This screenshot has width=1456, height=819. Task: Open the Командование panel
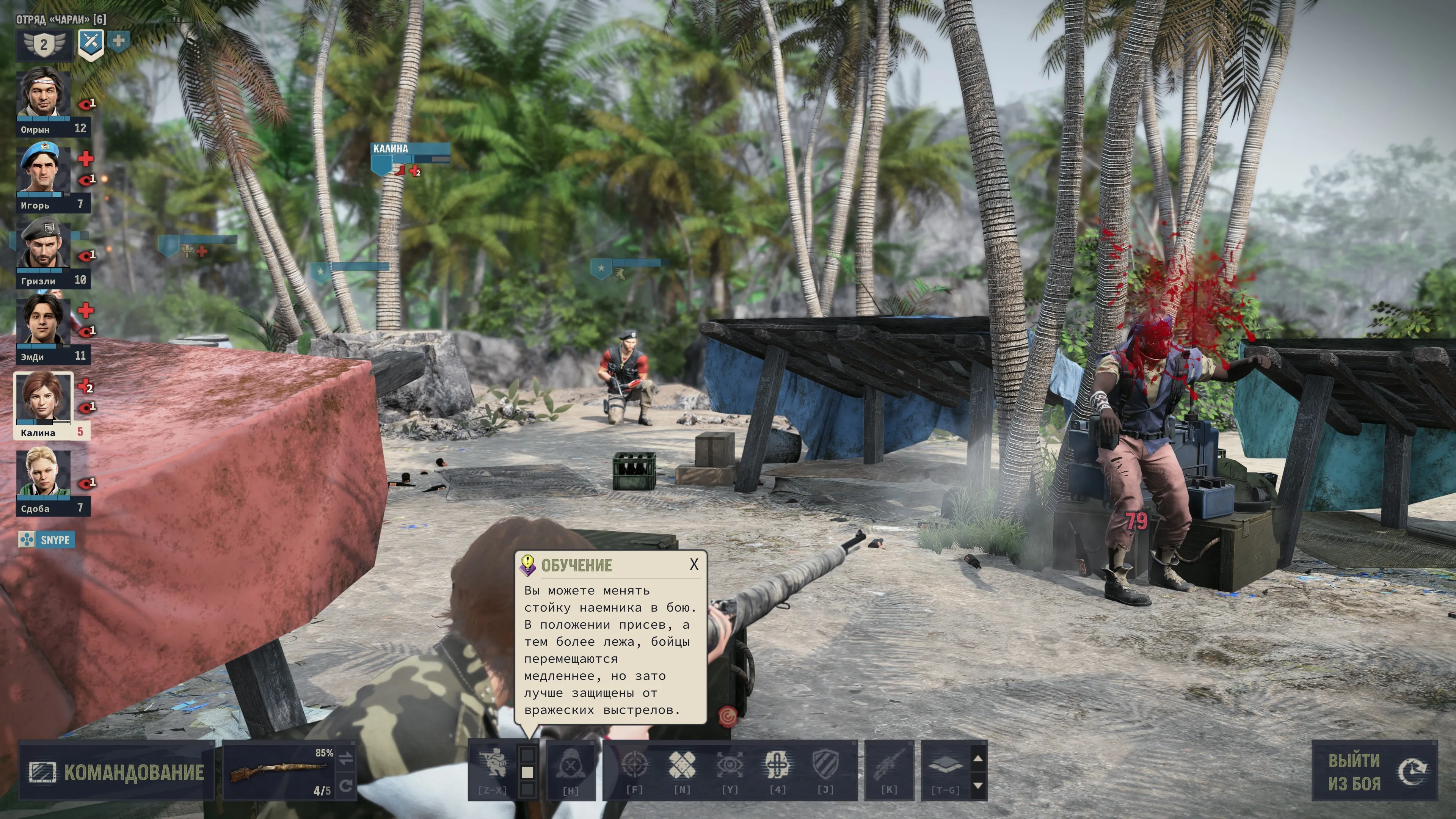click(x=116, y=772)
